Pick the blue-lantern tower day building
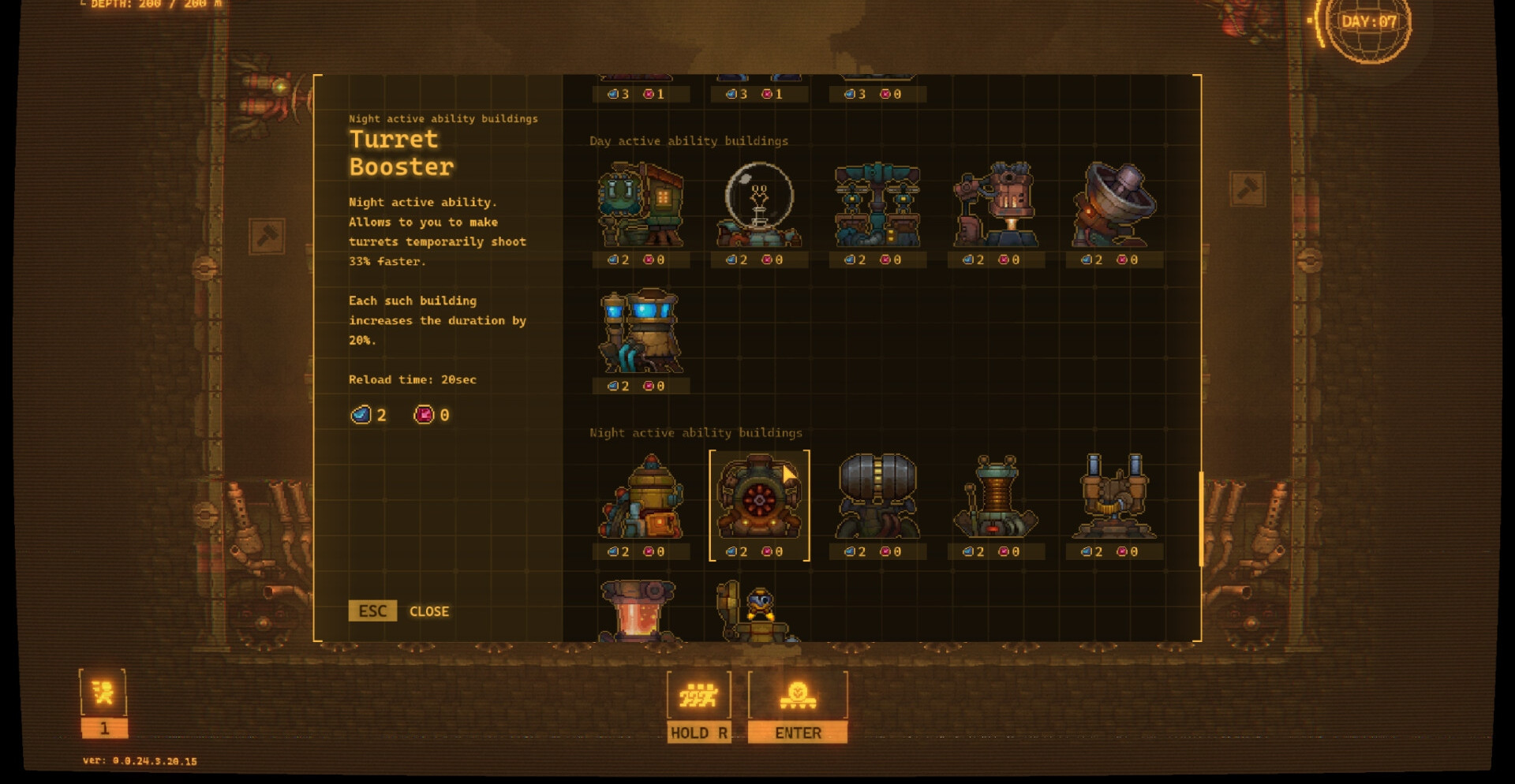Viewport: 1515px width, 784px height. pyautogui.click(x=641, y=333)
